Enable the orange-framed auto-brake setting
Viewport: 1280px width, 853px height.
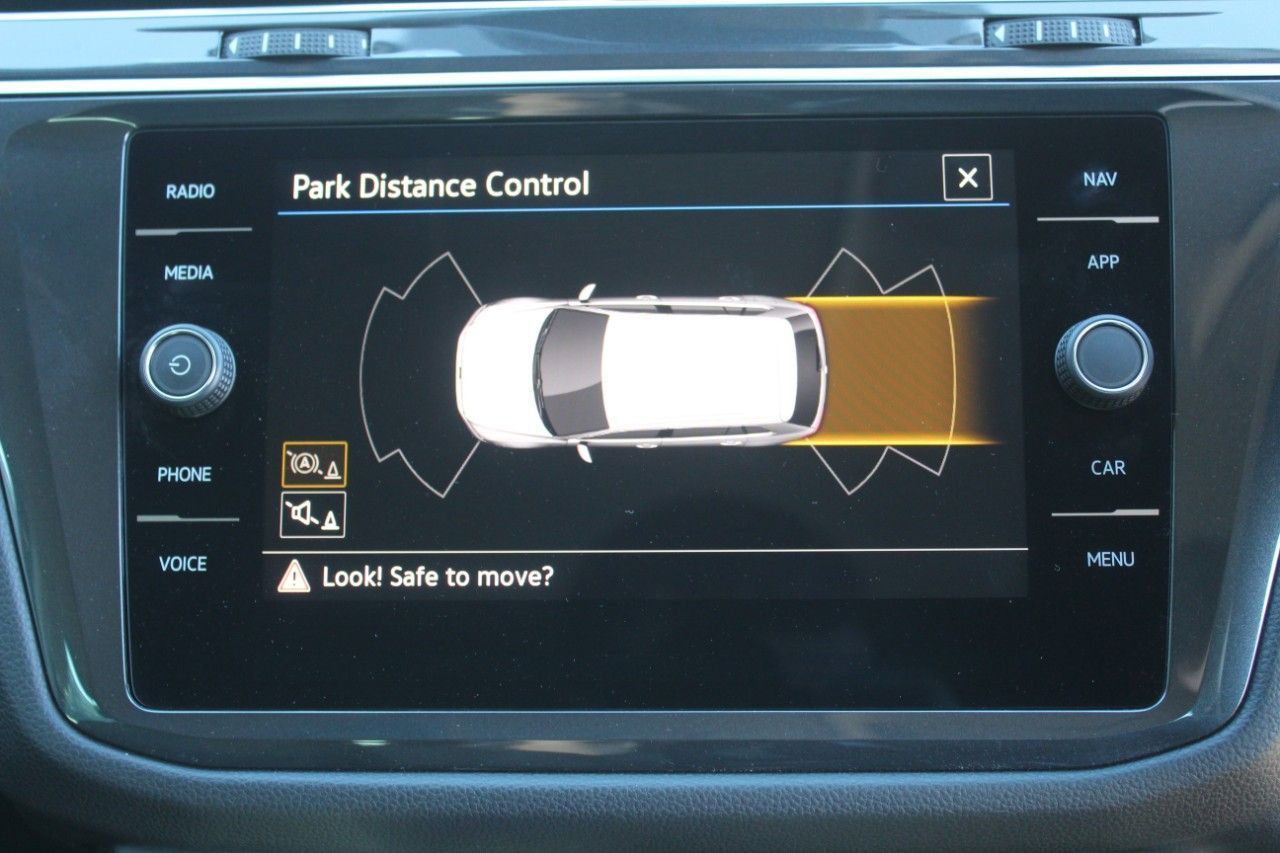(313, 466)
